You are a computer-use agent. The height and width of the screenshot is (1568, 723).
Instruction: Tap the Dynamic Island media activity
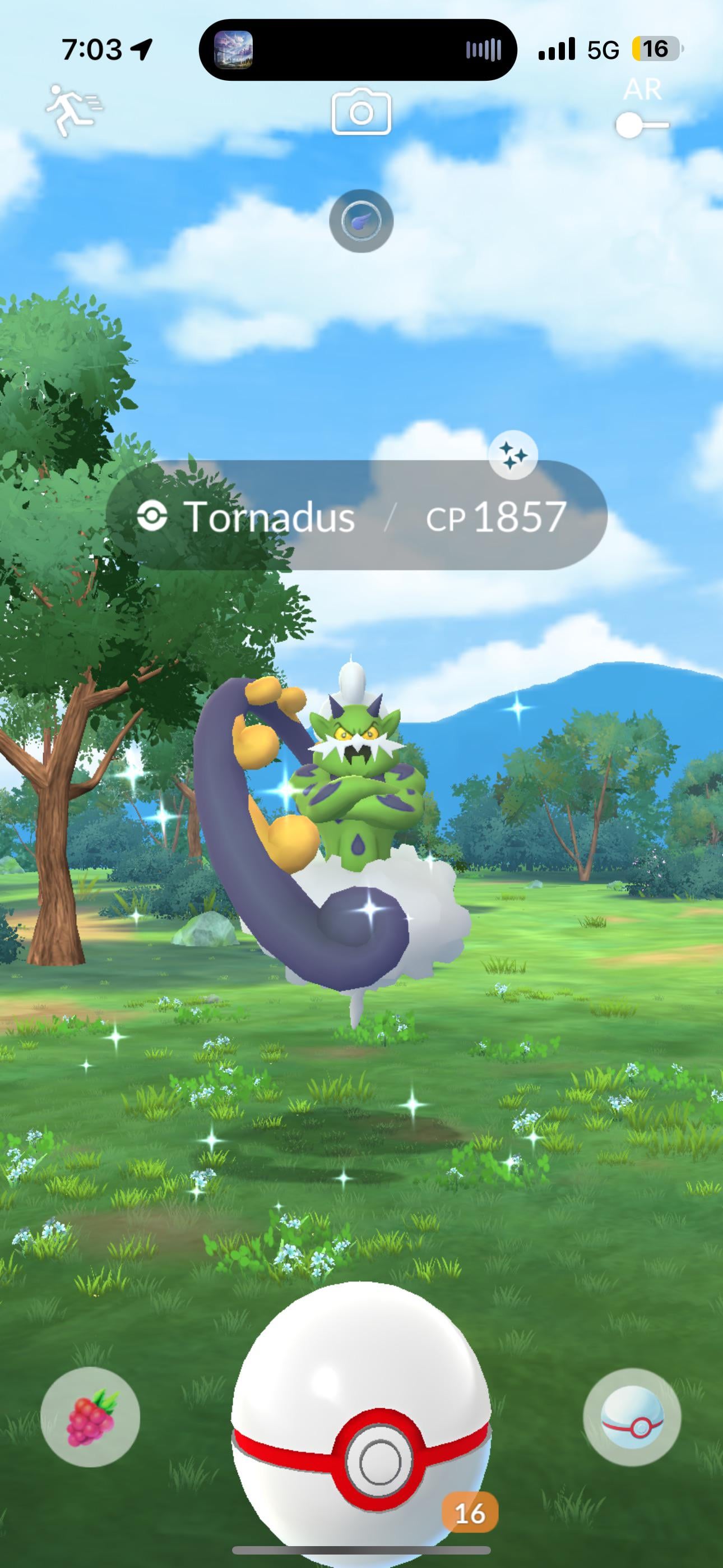(x=358, y=50)
